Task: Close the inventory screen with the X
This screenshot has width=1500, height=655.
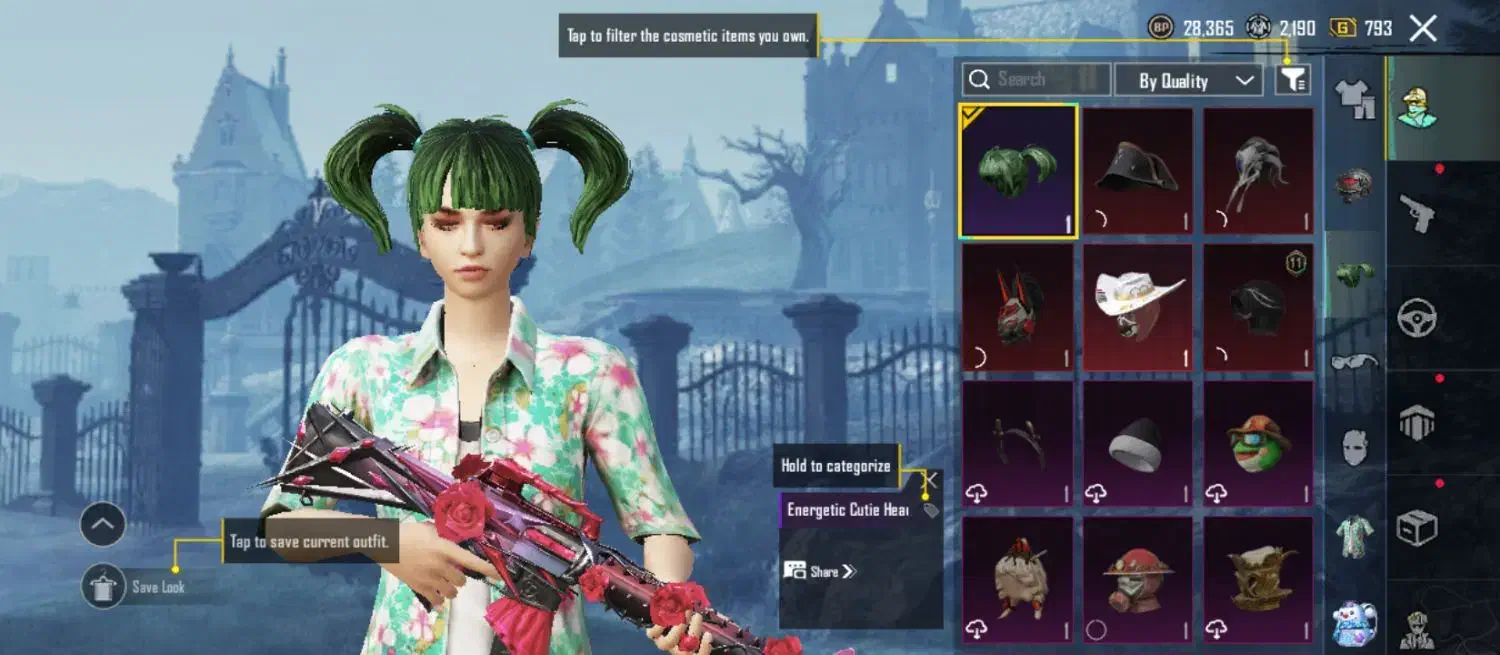Action: [1423, 28]
